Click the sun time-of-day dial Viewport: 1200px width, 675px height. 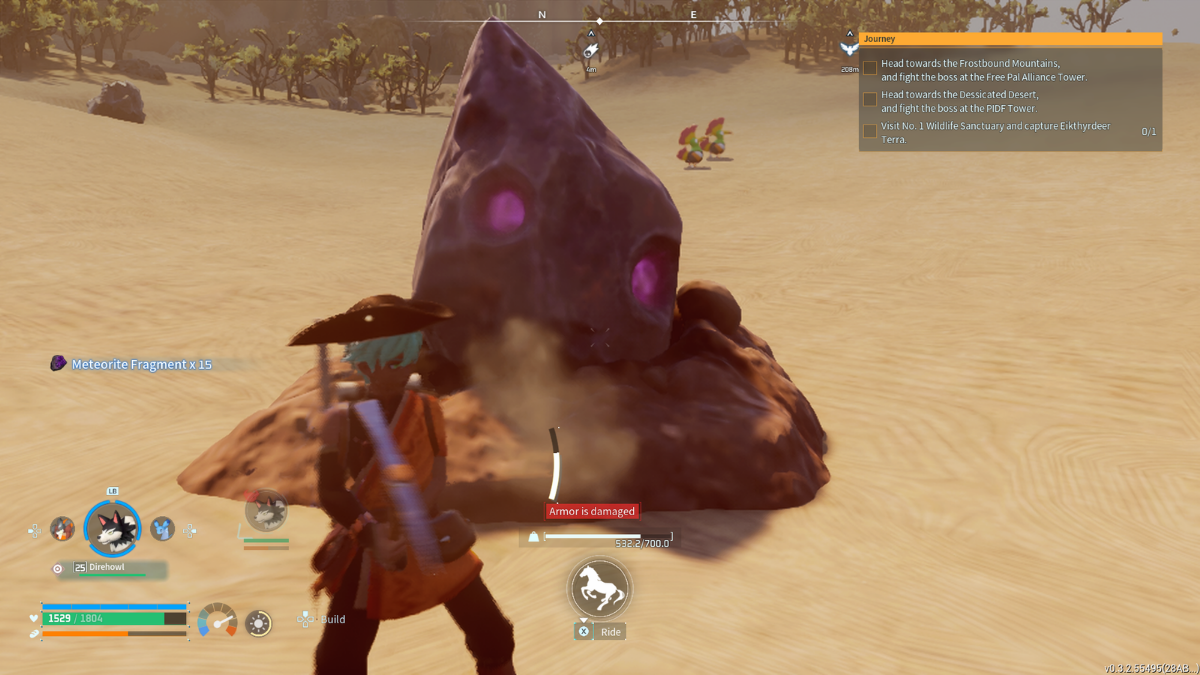(258, 623)
